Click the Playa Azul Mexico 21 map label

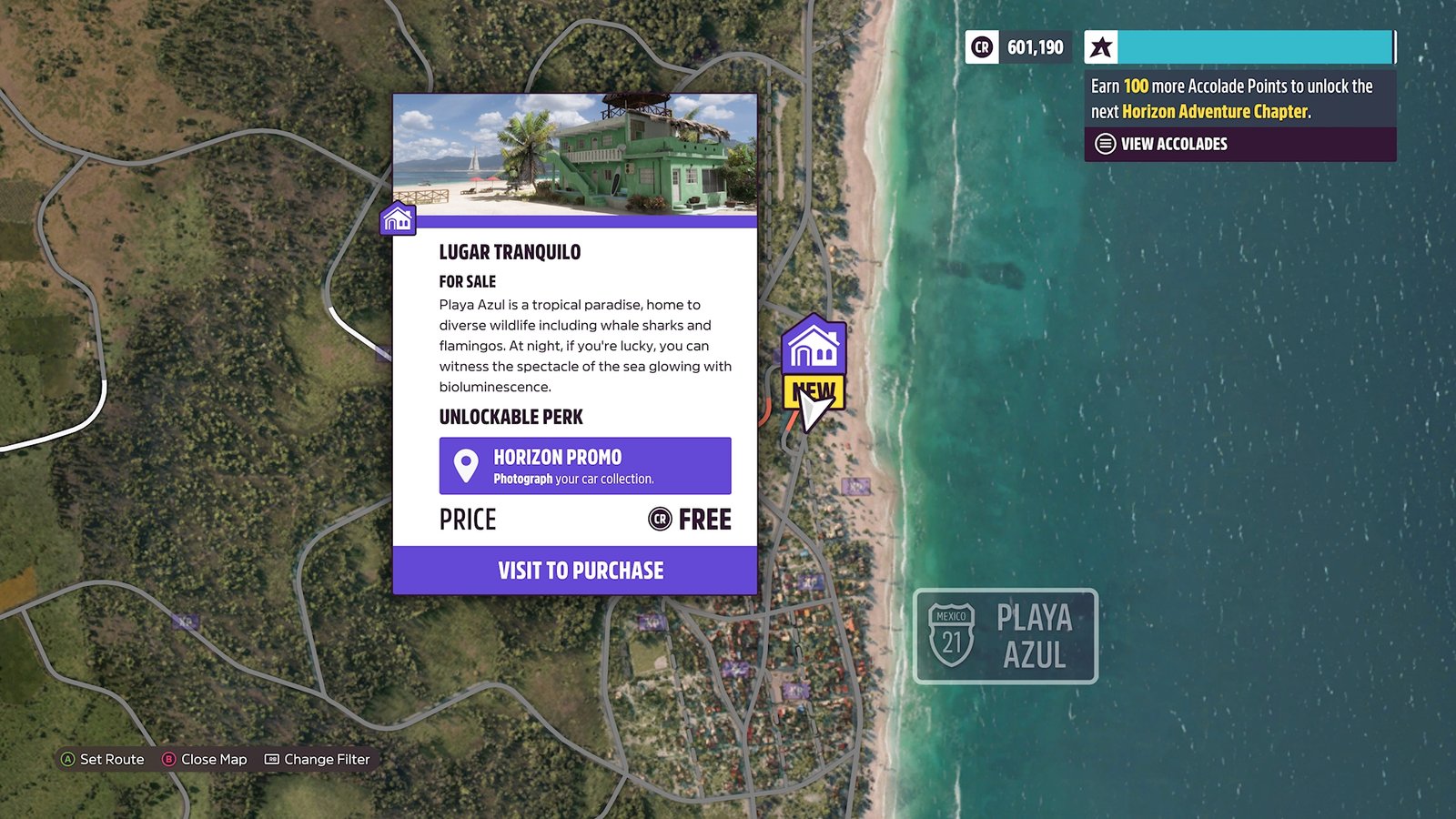click(1006, 636)
